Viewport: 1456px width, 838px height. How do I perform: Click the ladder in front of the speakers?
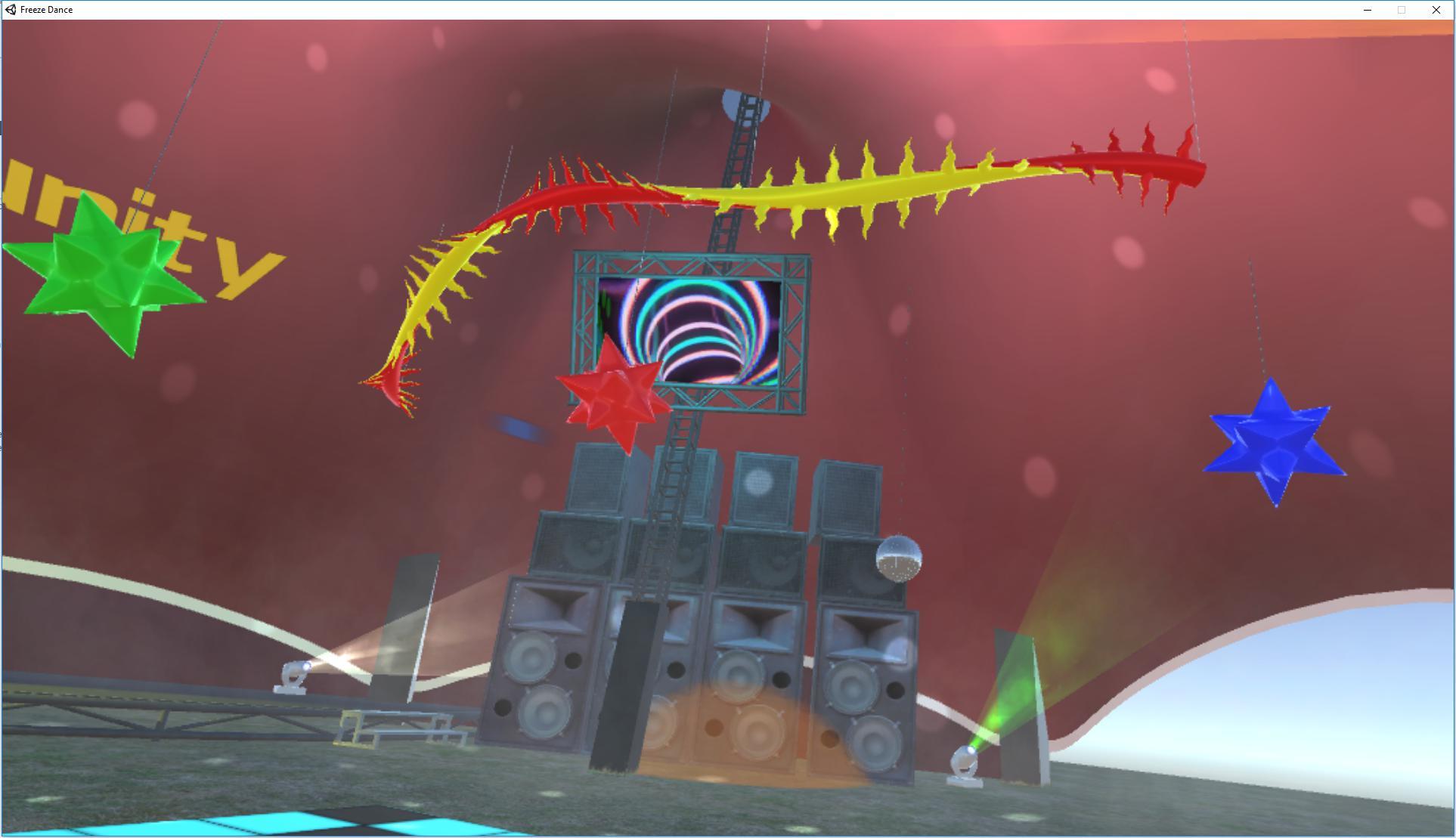673,476
